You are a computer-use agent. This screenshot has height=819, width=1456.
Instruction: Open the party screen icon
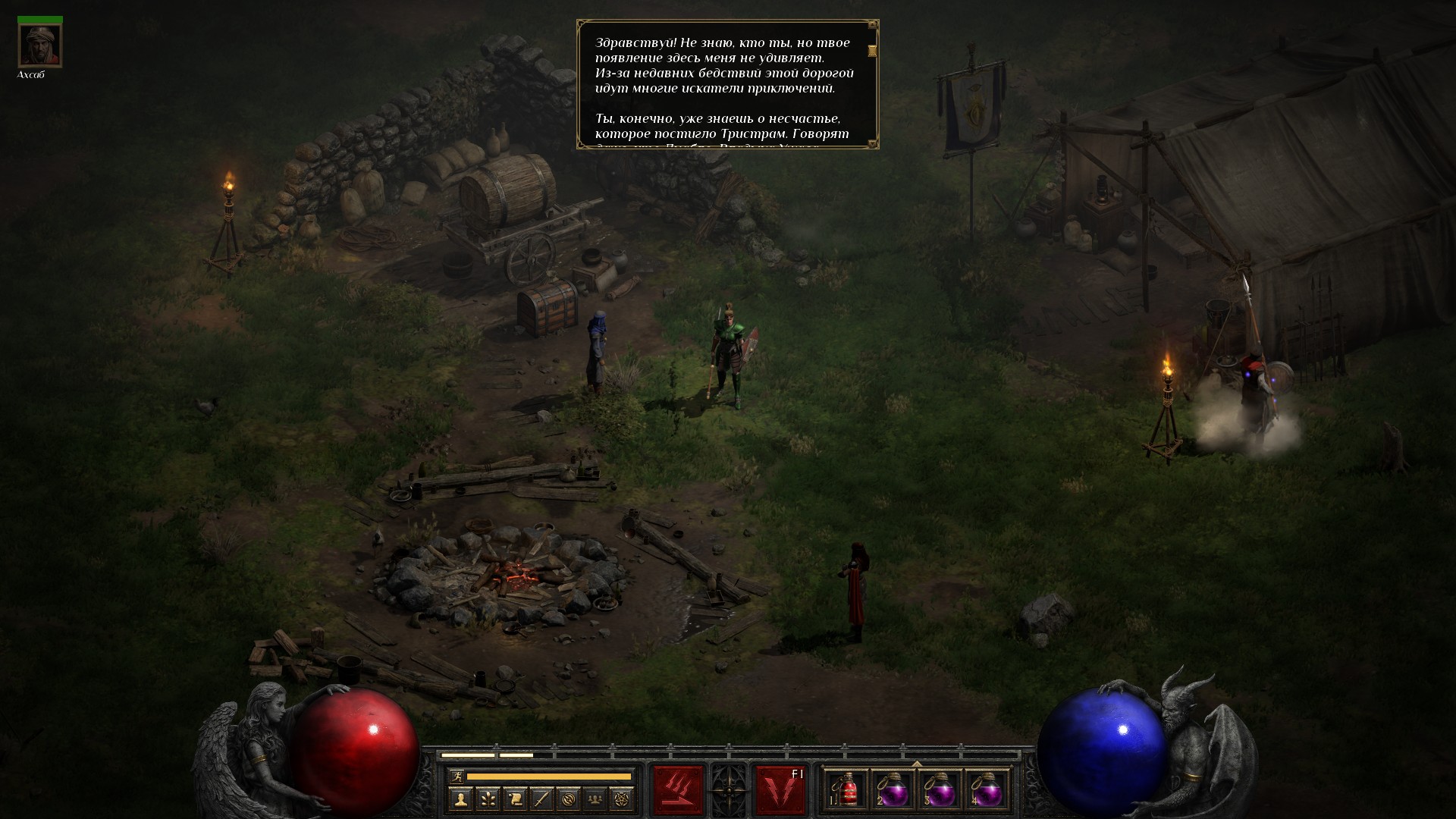click(596, 799)
